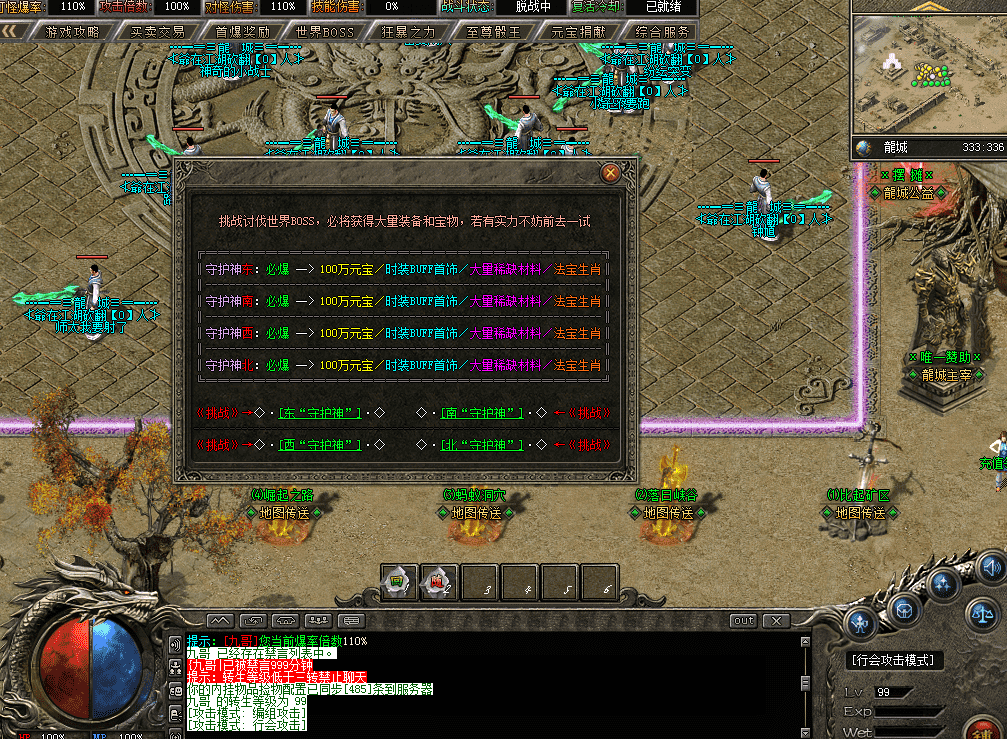Viewport: 1007px width, 739px height.
Task: Close the world BOSS challenge dialog
Action: click(610, 173)
